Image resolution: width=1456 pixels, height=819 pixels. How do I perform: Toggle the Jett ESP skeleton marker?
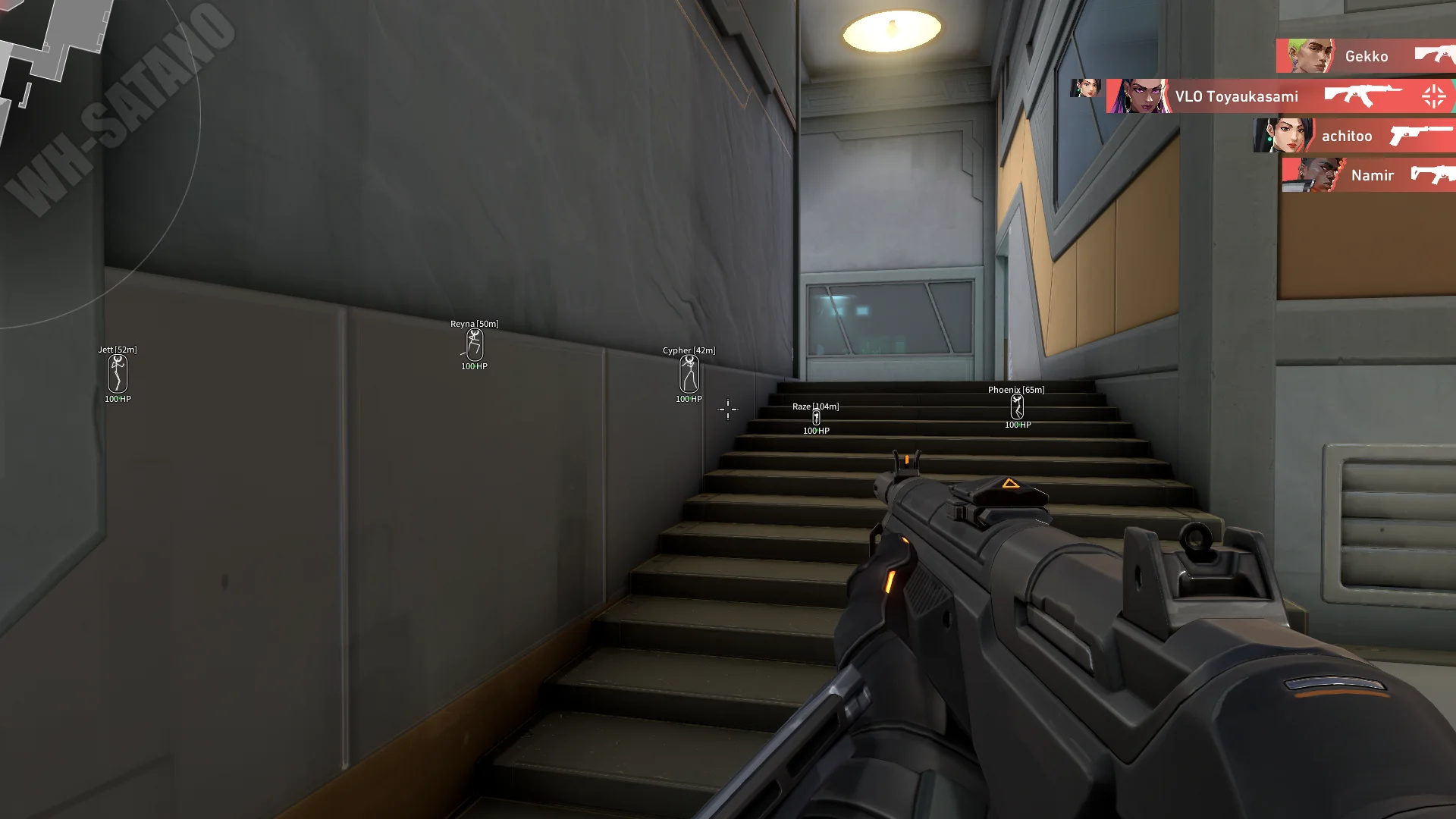click(x=118, y=374)
